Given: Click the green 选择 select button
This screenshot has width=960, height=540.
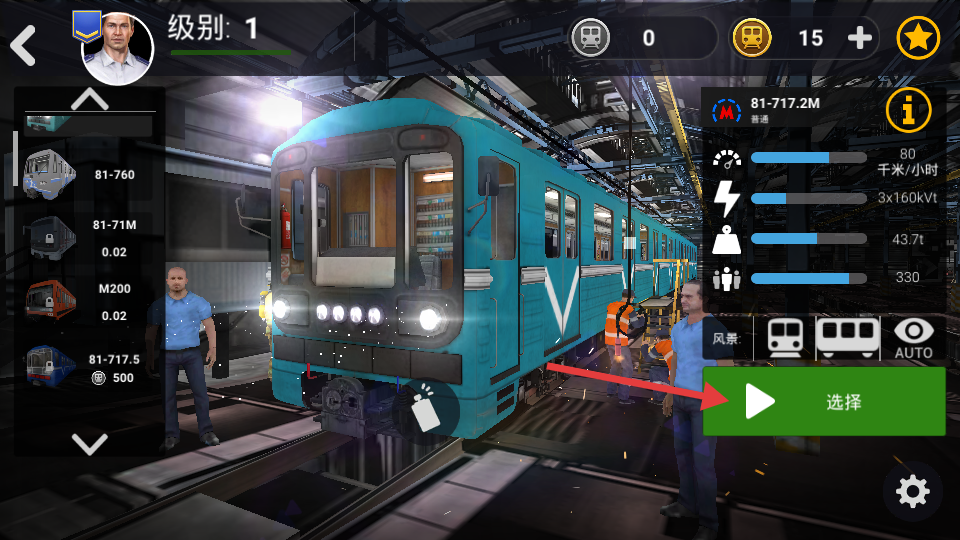Looking at the screenshot, I should pos(824,402).
